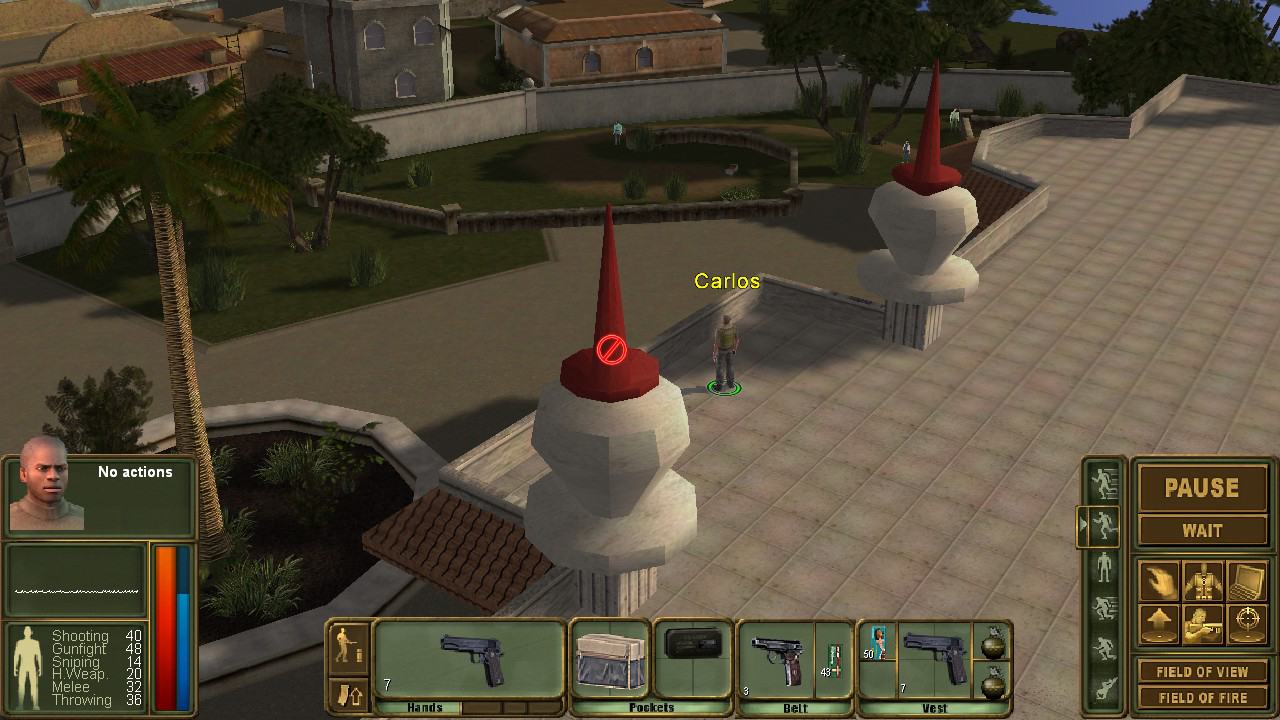Click the up-arrow platform icon
Image resolution: width=1280 pixels, height=720 pixels.
pyautogui.click(x=1159, y=624)
